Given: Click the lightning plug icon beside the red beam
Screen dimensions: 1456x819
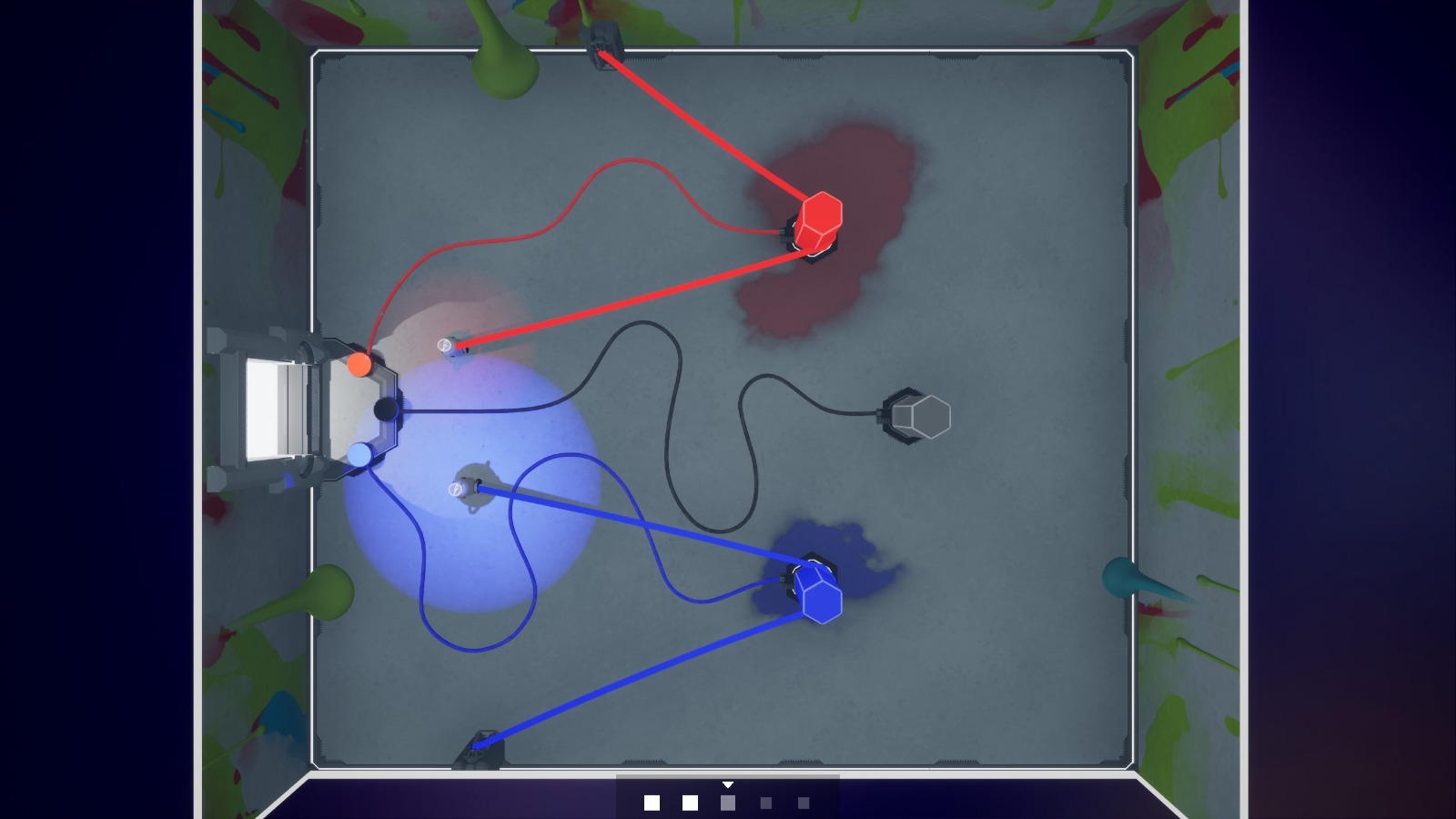Looking at the screenshot, I should 446,347.
